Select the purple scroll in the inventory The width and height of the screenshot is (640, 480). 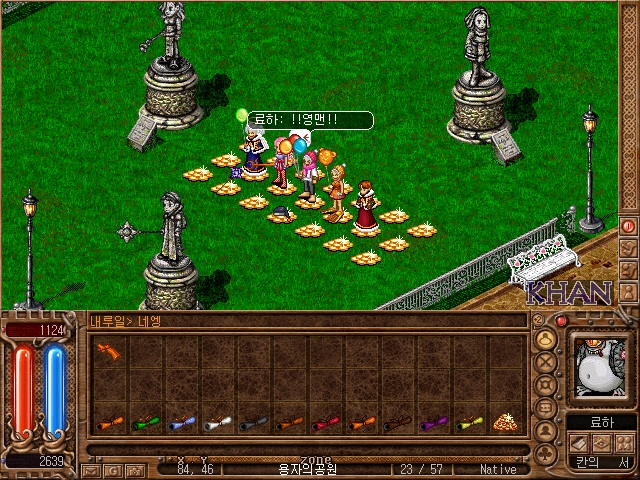click(x=431, y=423)
